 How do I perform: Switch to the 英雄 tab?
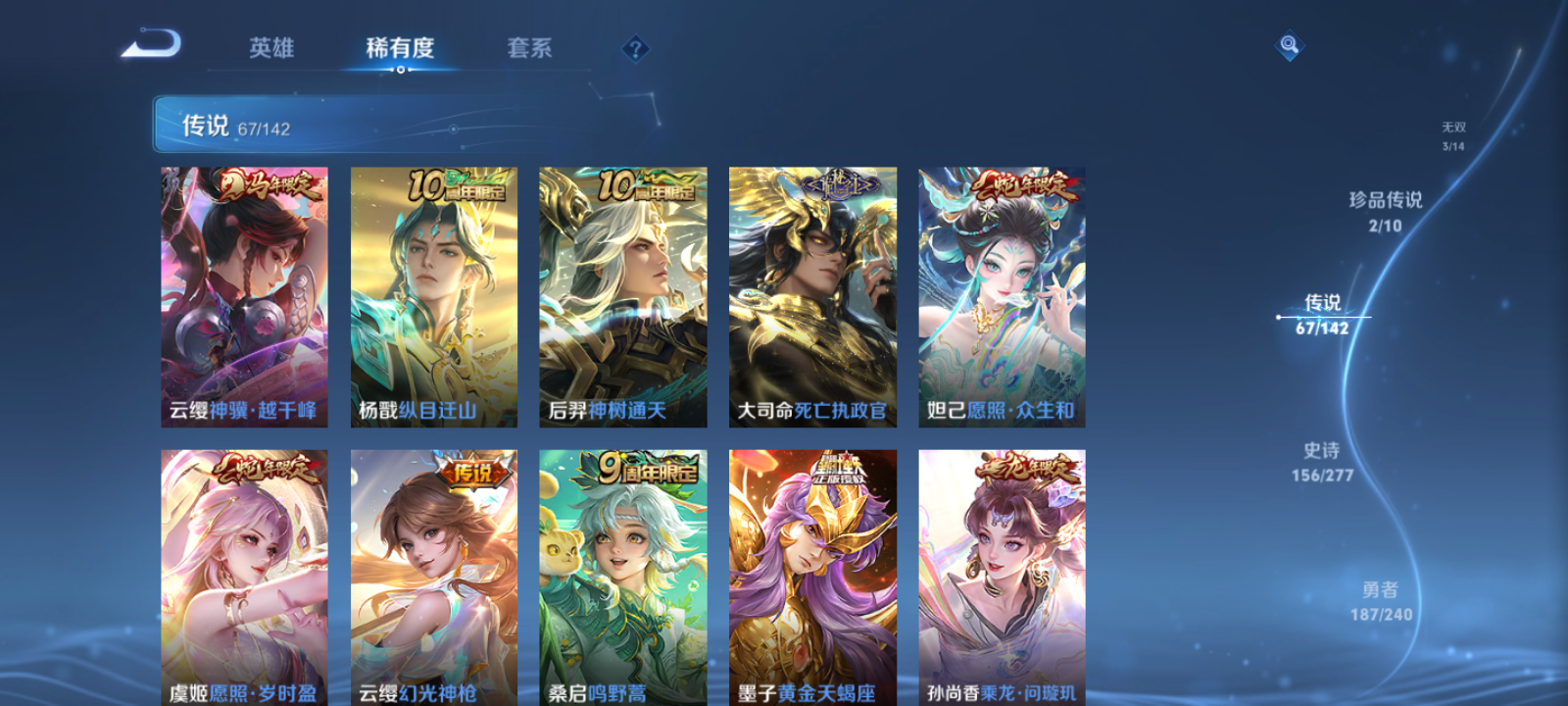point(272,49)
